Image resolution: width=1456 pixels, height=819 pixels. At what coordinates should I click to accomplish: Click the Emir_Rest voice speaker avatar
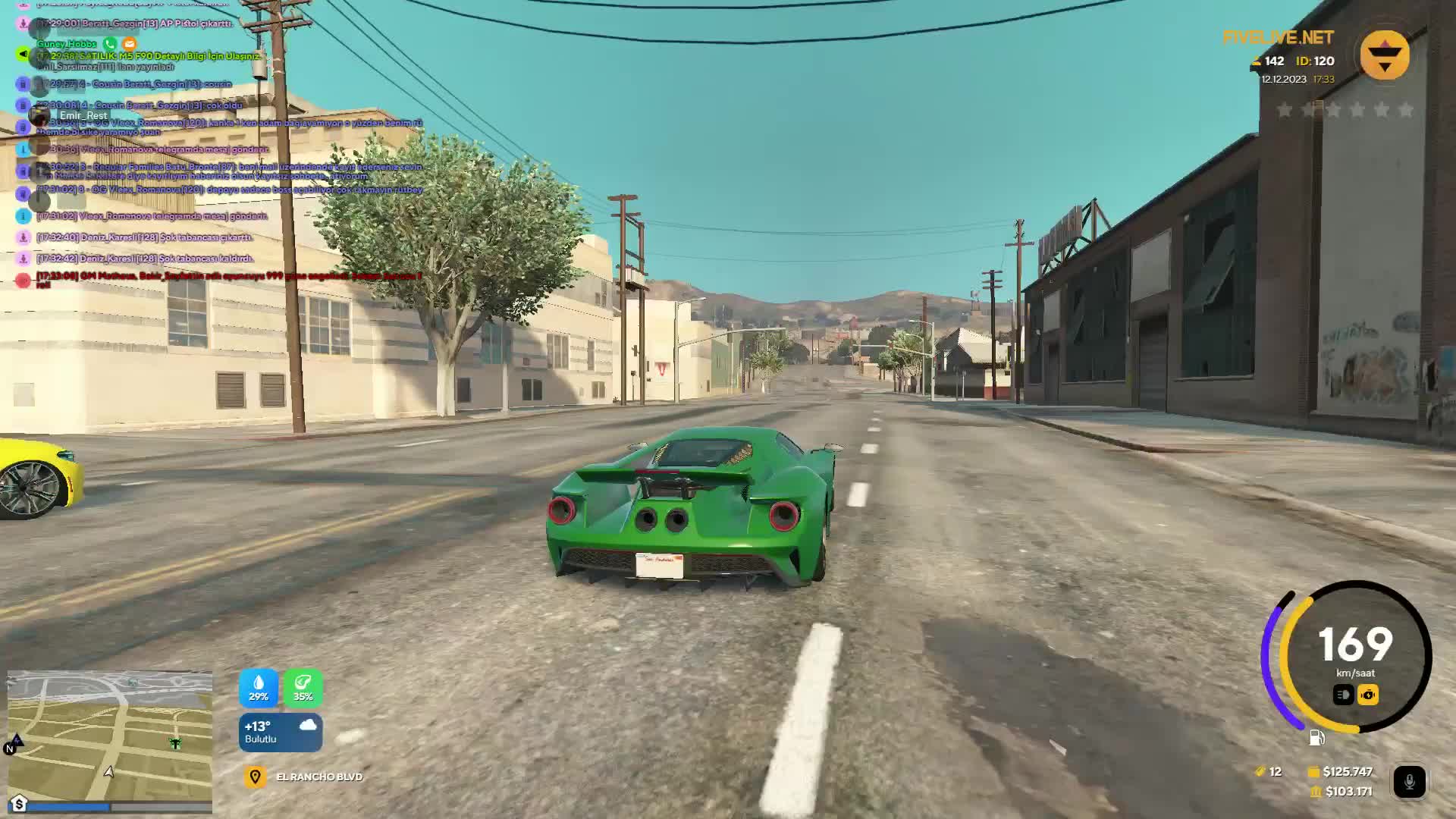point(39,115)
